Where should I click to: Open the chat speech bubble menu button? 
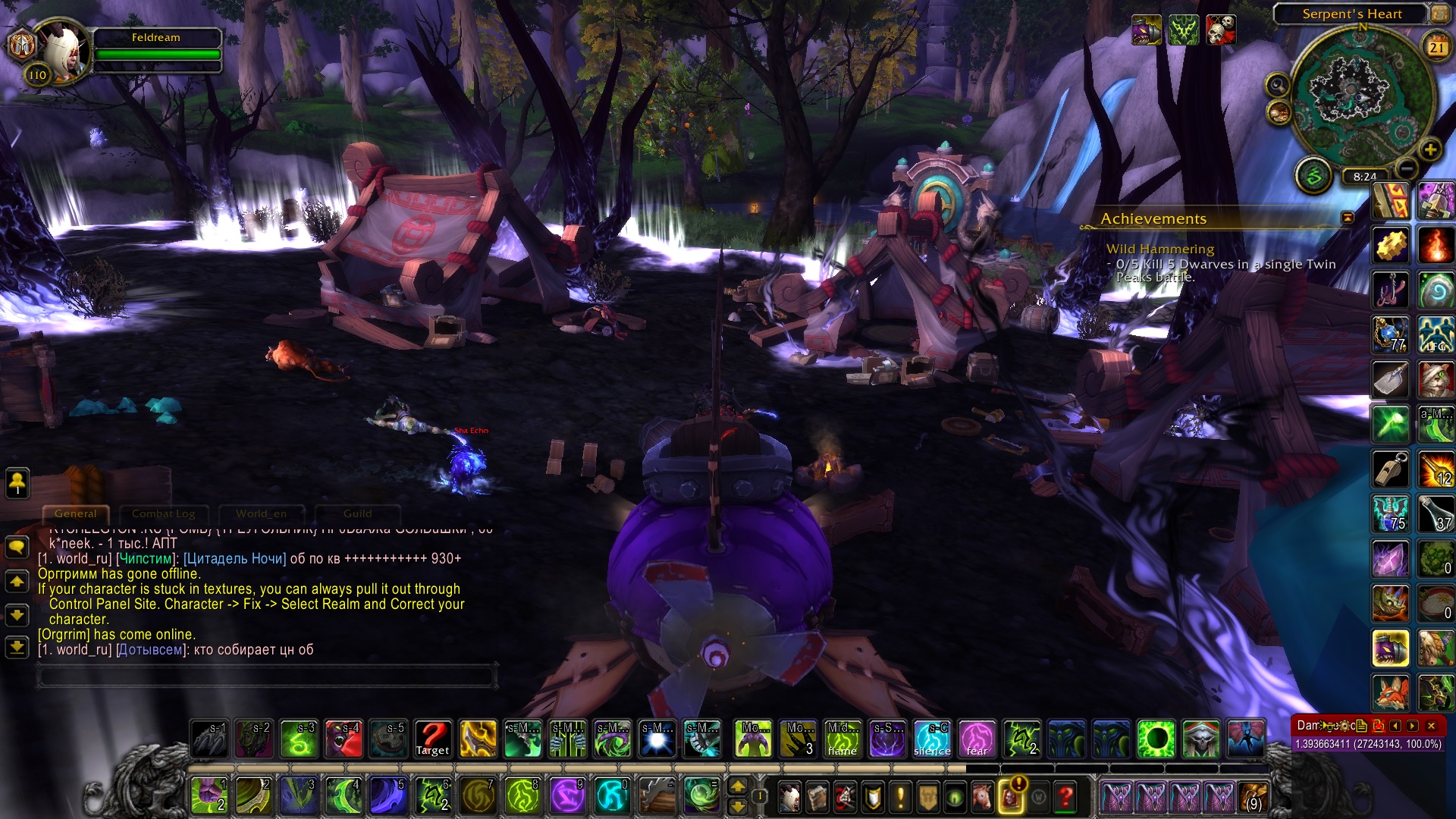[17, 547]
